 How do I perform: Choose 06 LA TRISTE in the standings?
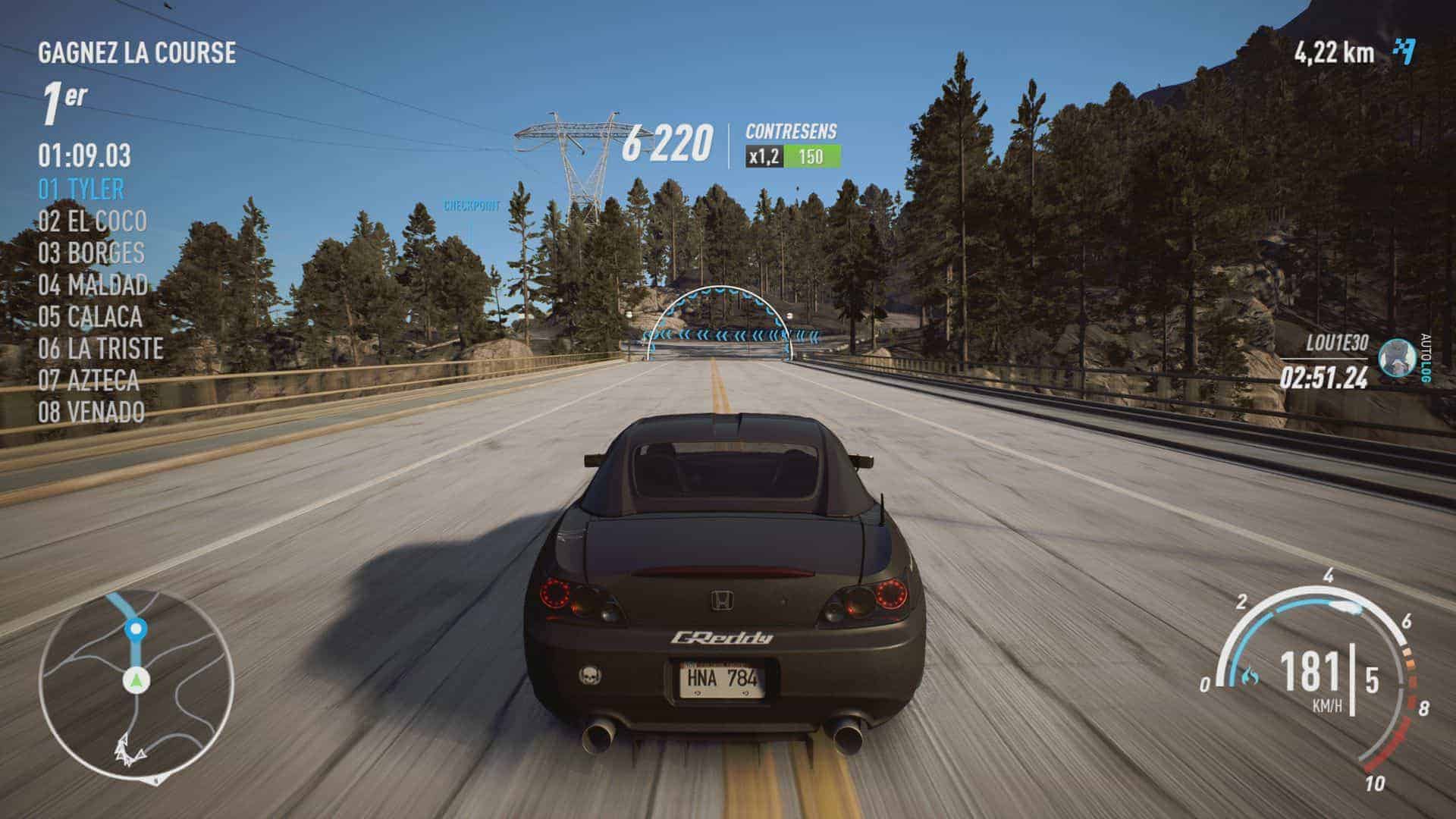101,348
